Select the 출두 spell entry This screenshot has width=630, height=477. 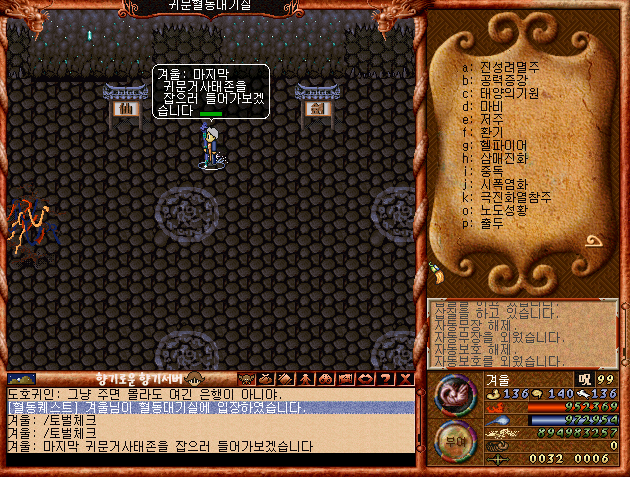click(490, 223)
